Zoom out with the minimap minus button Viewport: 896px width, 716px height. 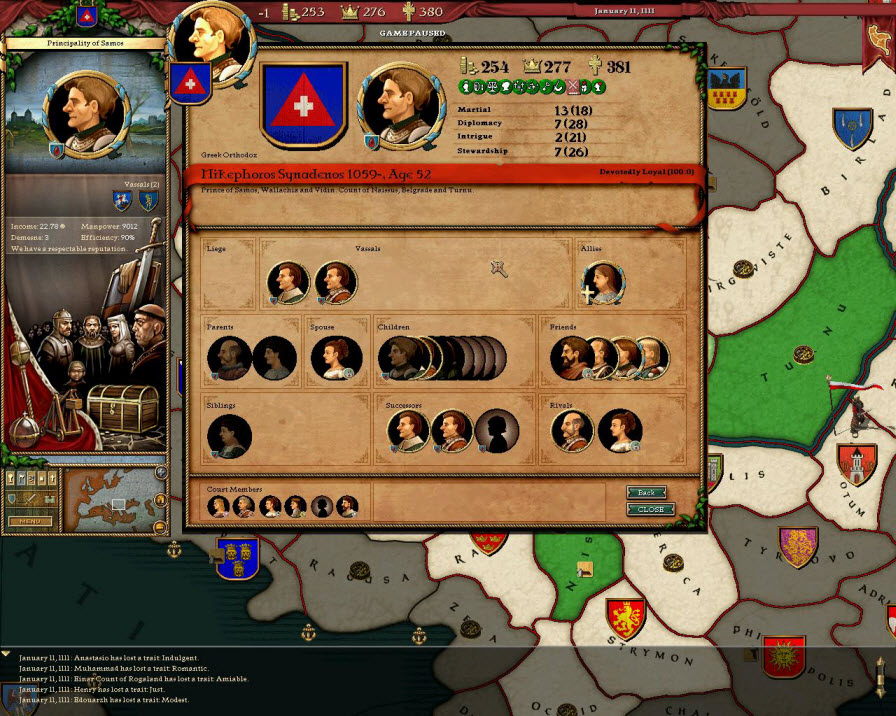pos(160,525)
